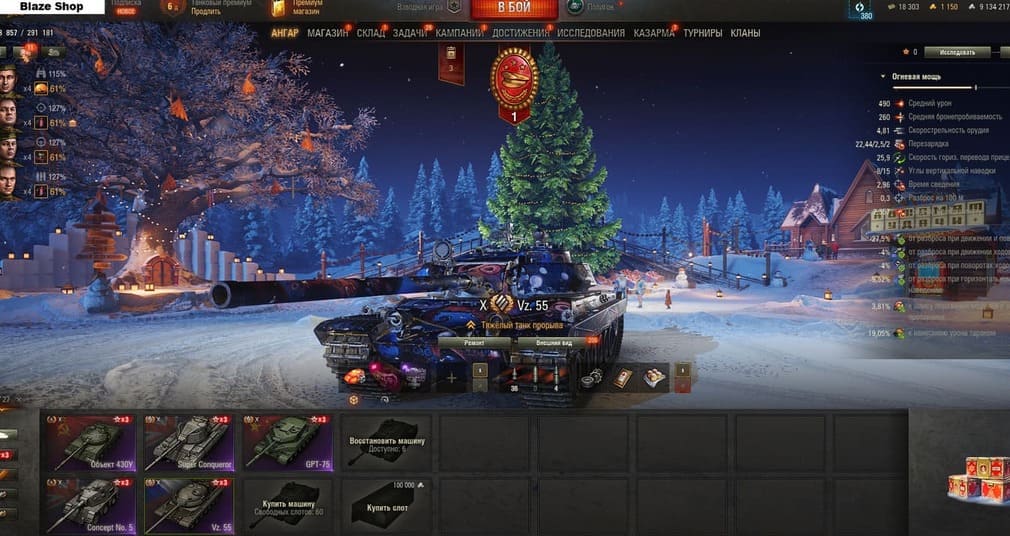Select the Объект 430У tank
This screenshot has height=536, width=1010.
click(88, 443)
